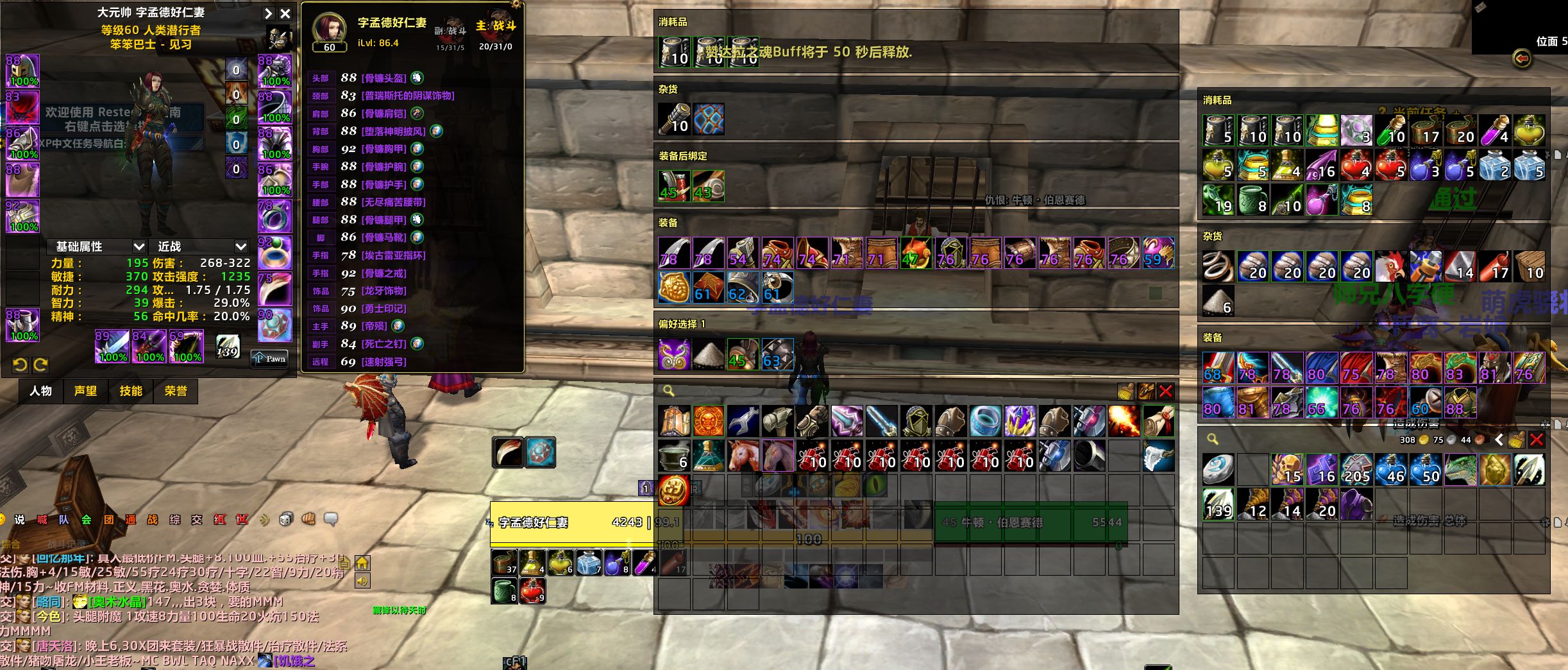
Task: Close the character panel window
Action: point(285,13)
